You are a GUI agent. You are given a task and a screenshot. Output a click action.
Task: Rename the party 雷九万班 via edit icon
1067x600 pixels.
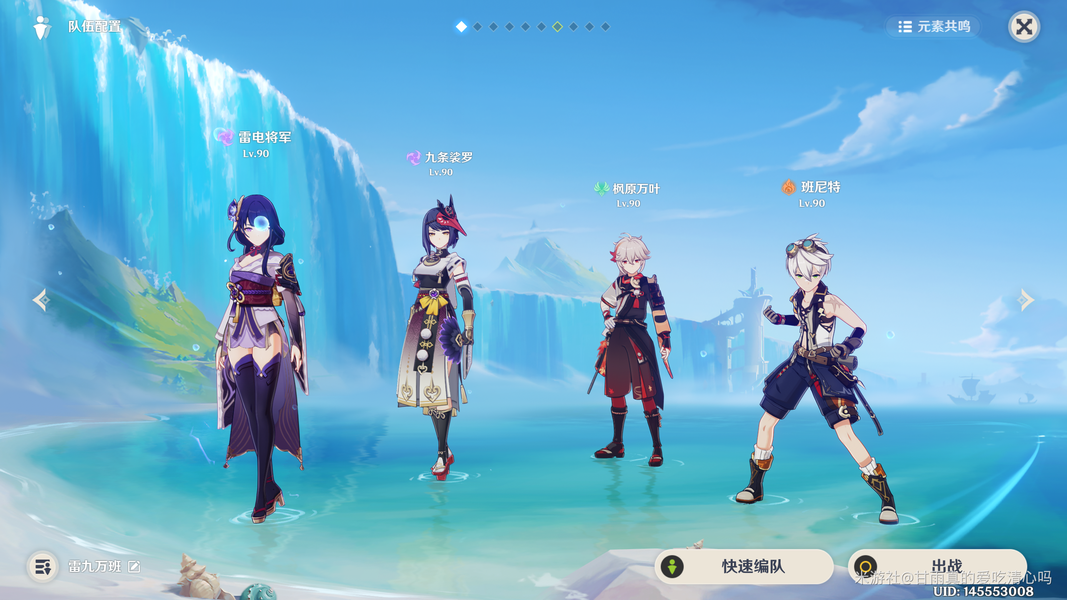point(134,567)
